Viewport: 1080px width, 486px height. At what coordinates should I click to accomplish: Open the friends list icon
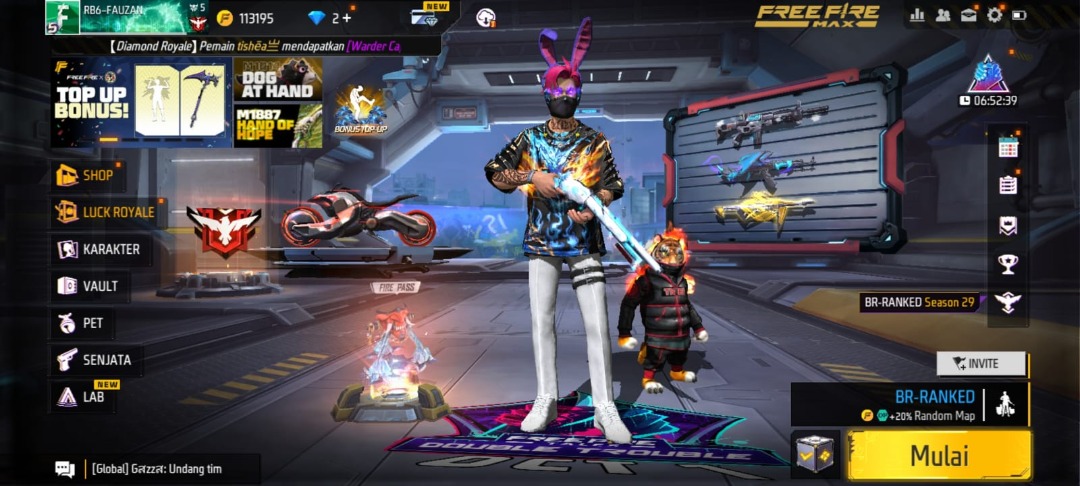coord(943,15)
